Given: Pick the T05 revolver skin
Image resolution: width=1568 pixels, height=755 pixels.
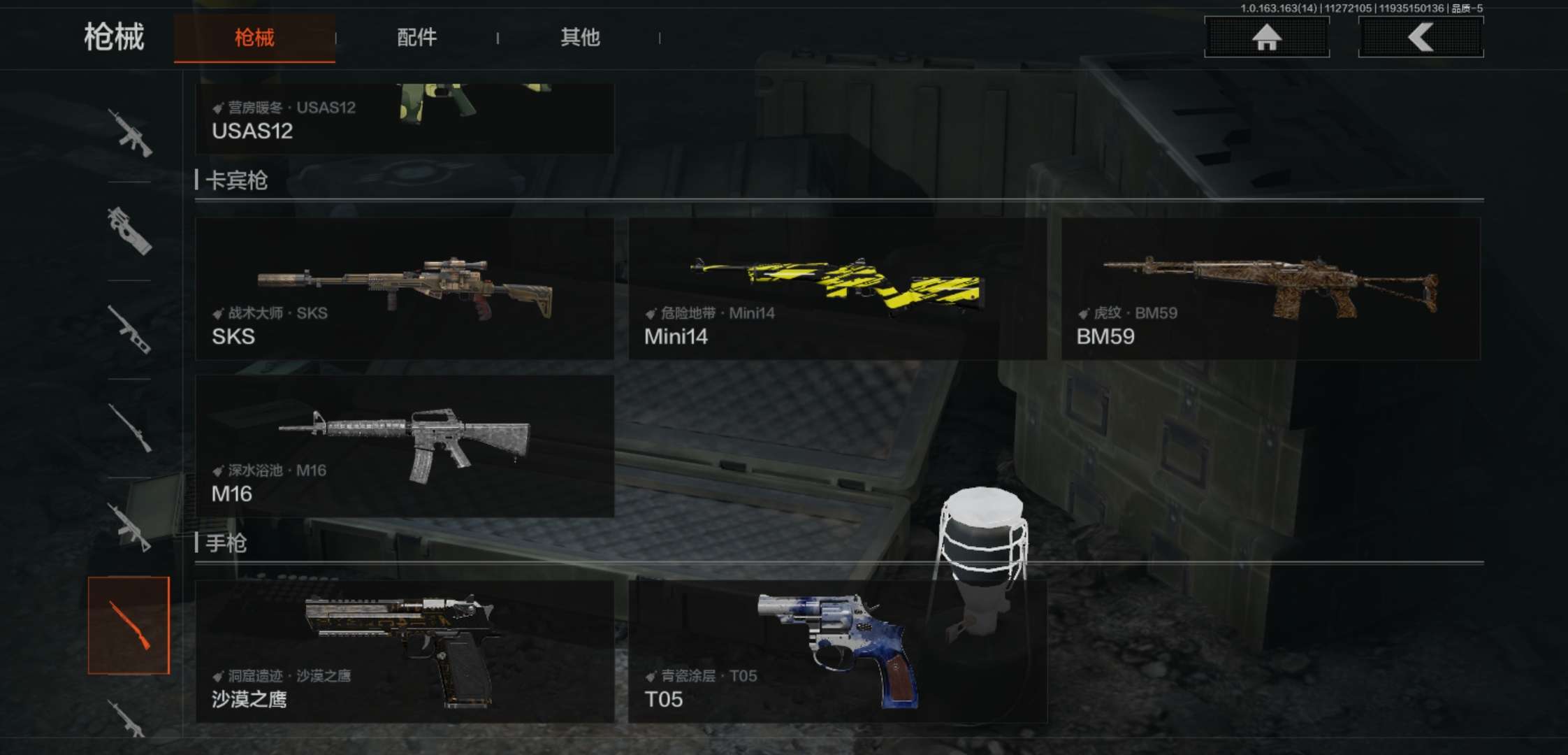Looking at the screenshot, I should 837,651.
